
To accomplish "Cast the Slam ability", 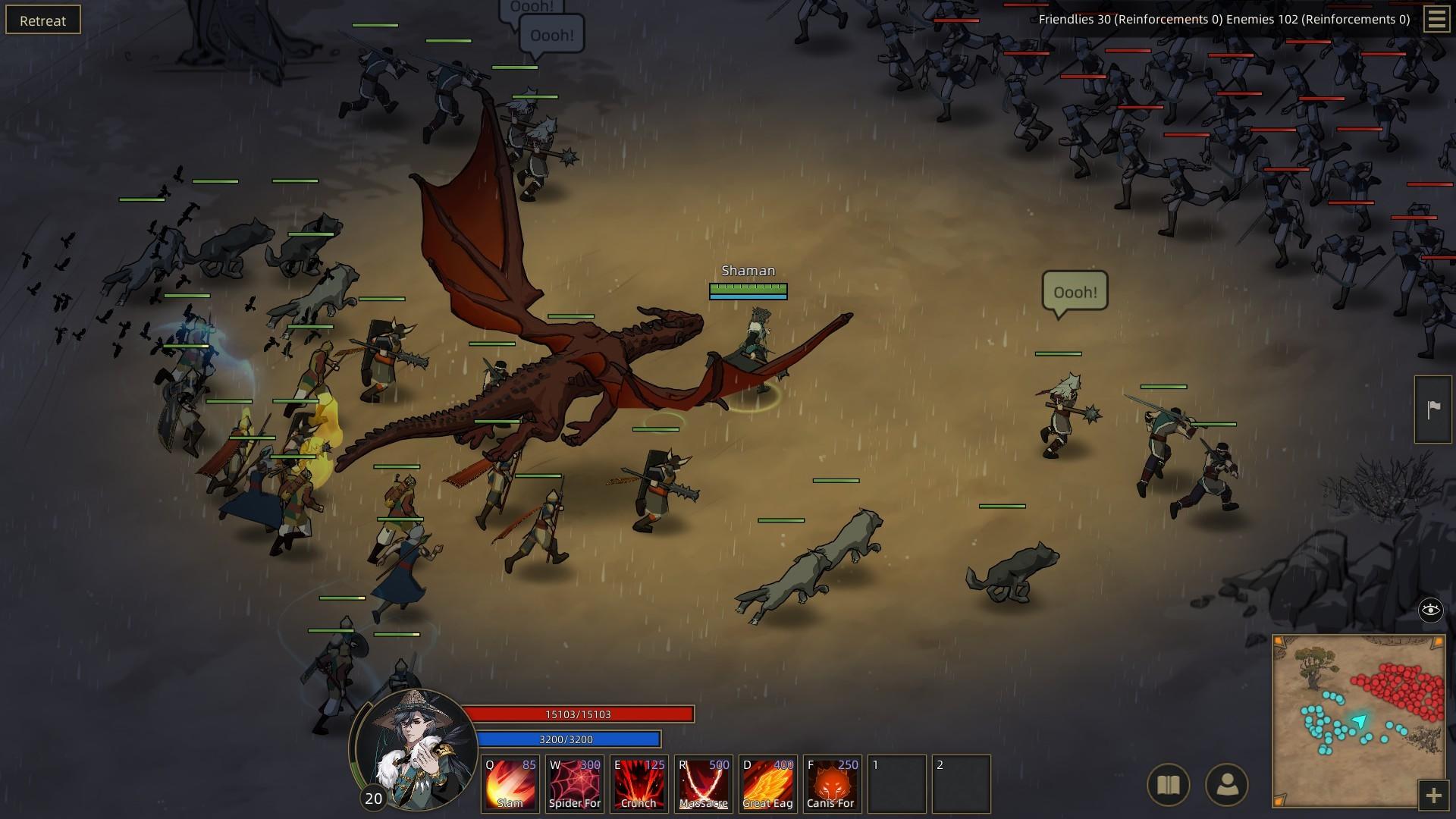I will pyautogui.click(x=510, y=783).
